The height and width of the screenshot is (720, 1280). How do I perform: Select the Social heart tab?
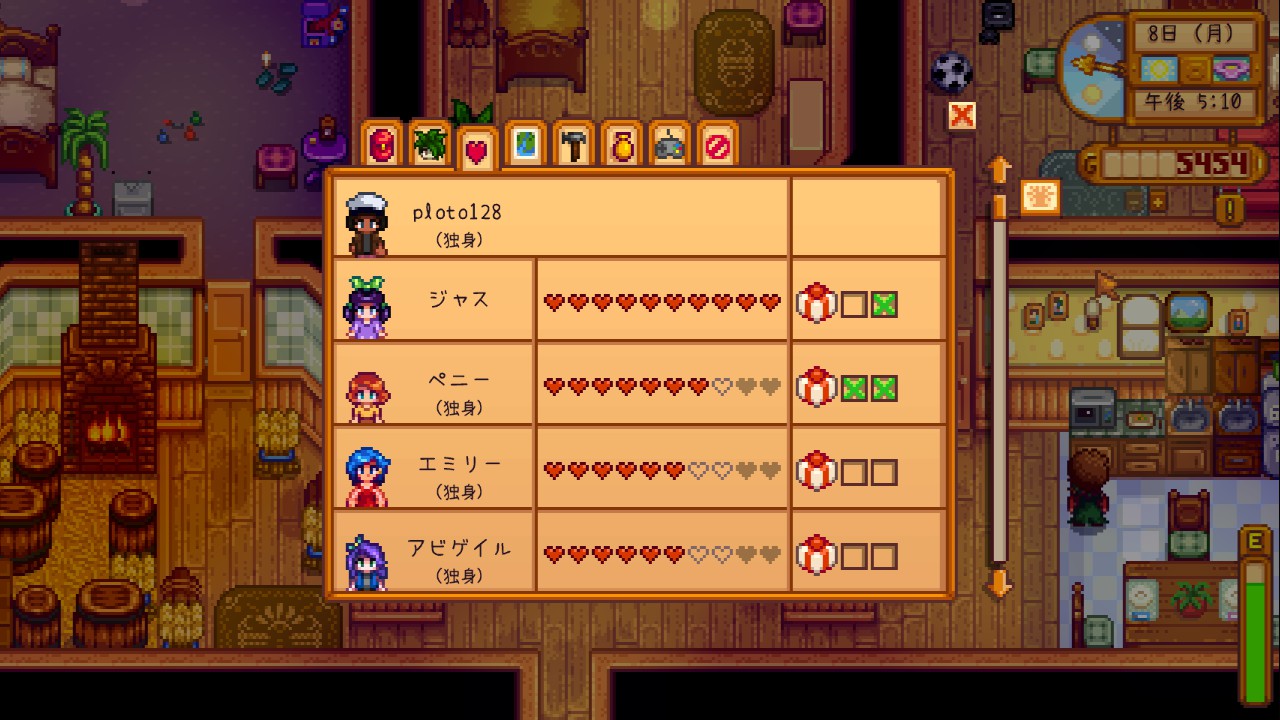point(477,148)
